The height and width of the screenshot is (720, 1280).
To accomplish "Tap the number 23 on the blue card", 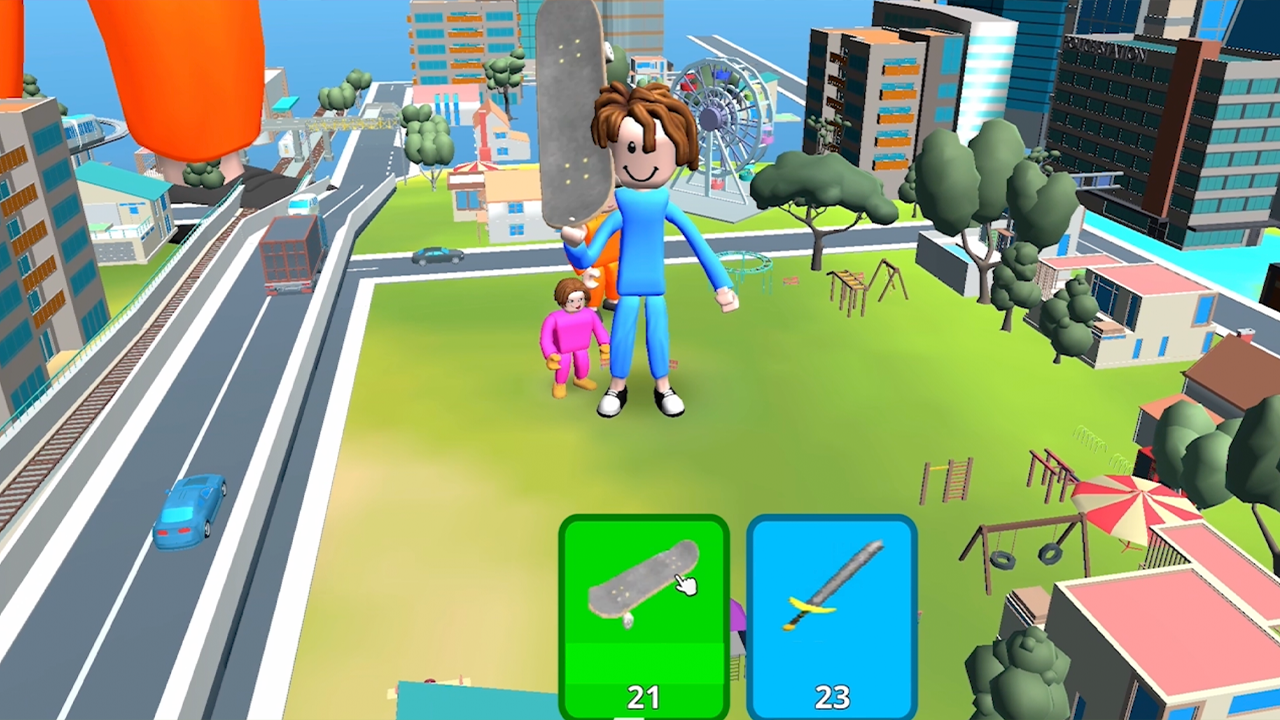I will pos(833,696).
